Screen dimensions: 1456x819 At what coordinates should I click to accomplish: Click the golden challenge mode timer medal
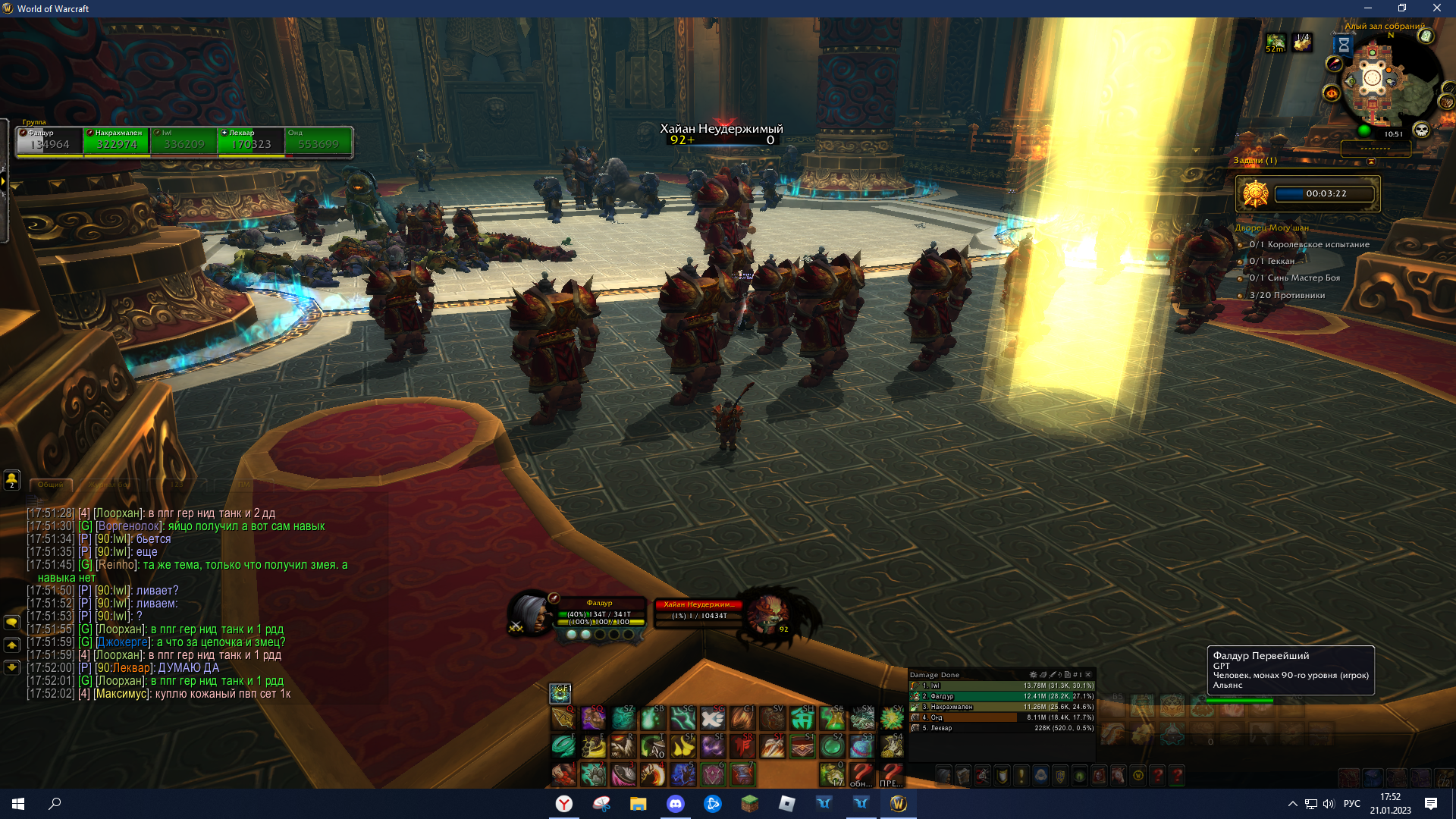(x=1255, y=194)
